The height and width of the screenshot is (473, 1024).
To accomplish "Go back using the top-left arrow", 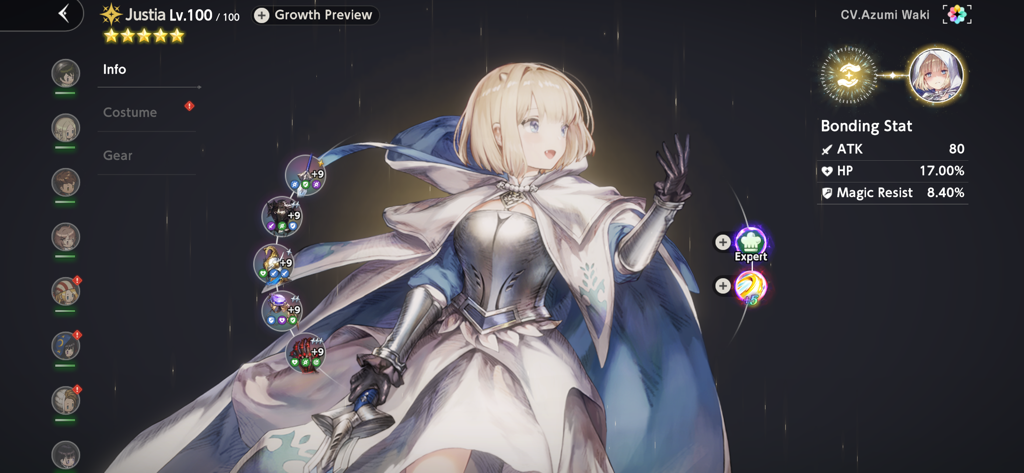I will (64, 14).
